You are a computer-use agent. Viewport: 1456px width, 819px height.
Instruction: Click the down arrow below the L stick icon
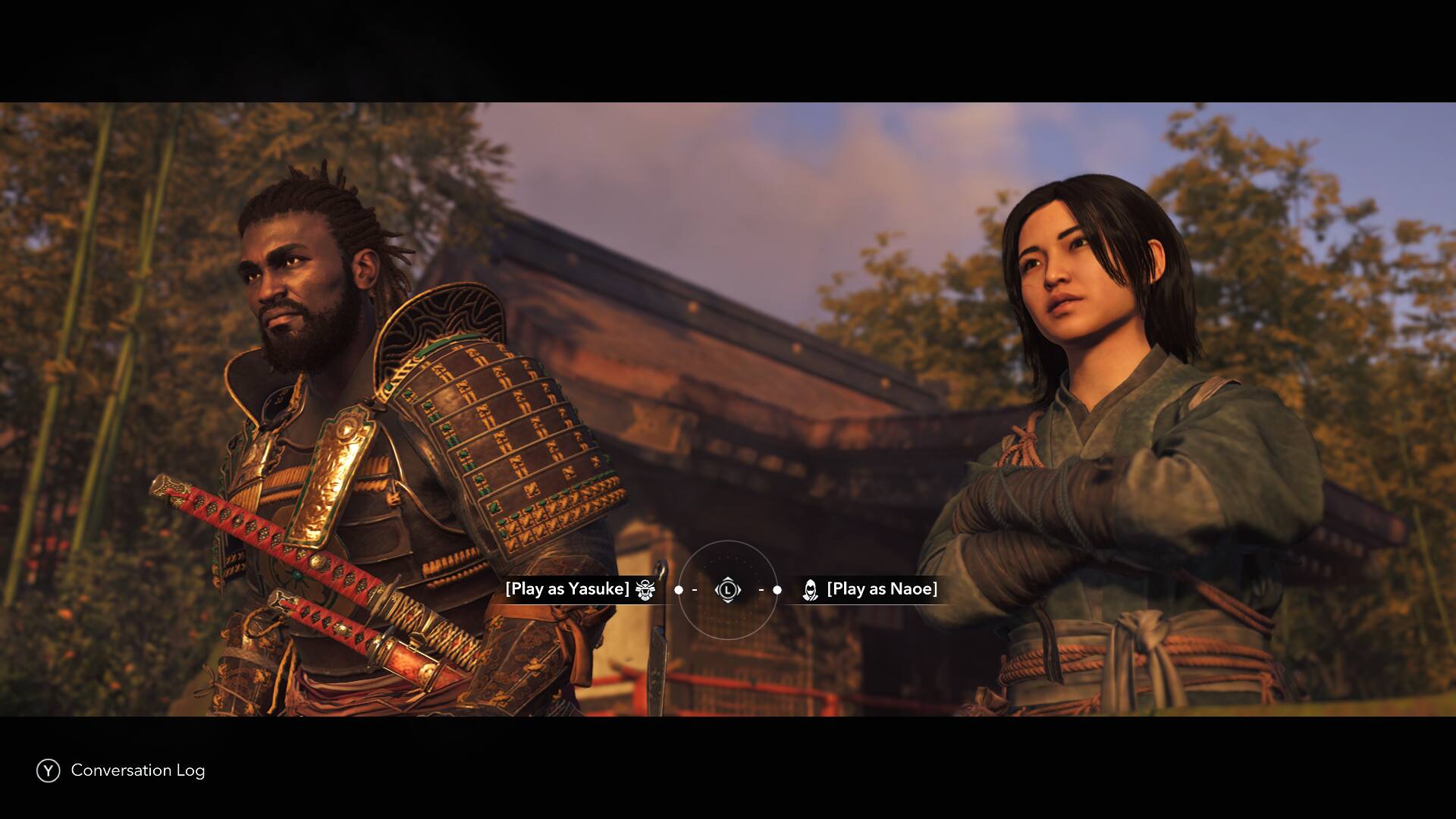coord(727,600)
